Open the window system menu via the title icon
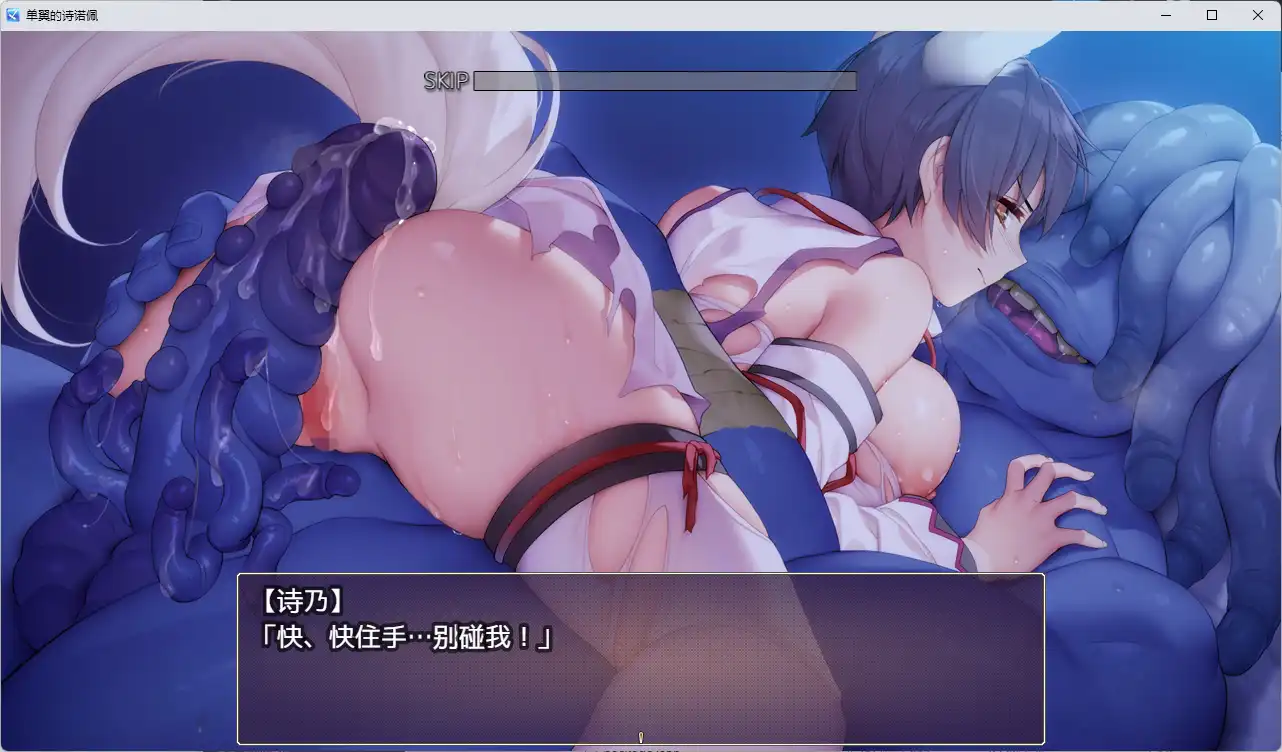 [x=12, y=15]
